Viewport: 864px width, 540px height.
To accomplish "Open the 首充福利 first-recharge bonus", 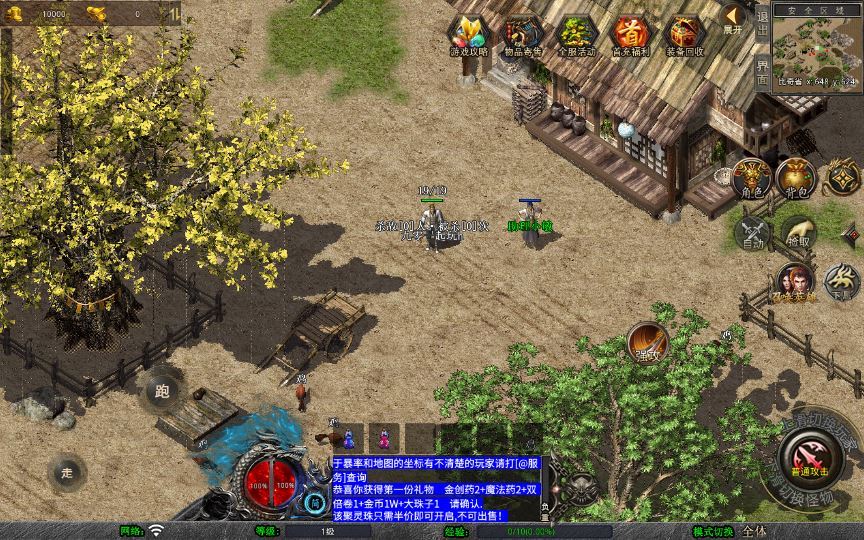I will pyautogui.click(x=630, y=37).
